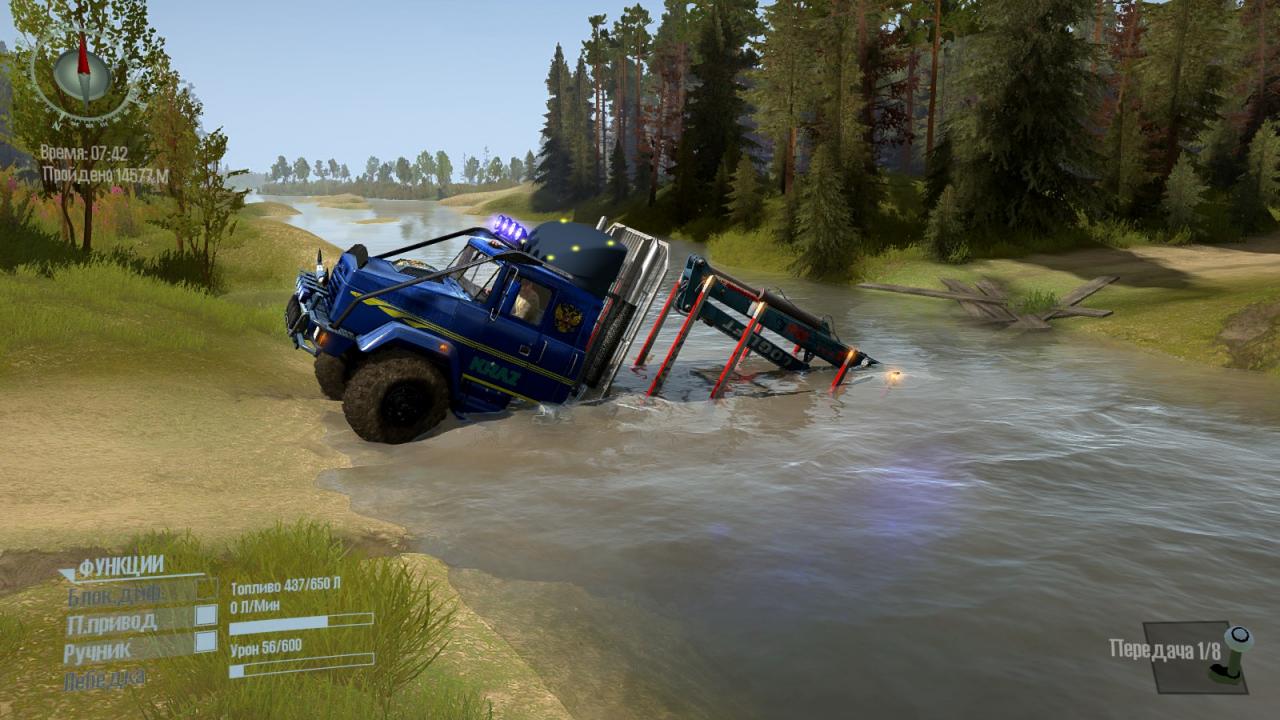Viewport: 1280px width, 720px height.
Task: Toggle П.привод all-wheel drive
Action: pos(205,615)
